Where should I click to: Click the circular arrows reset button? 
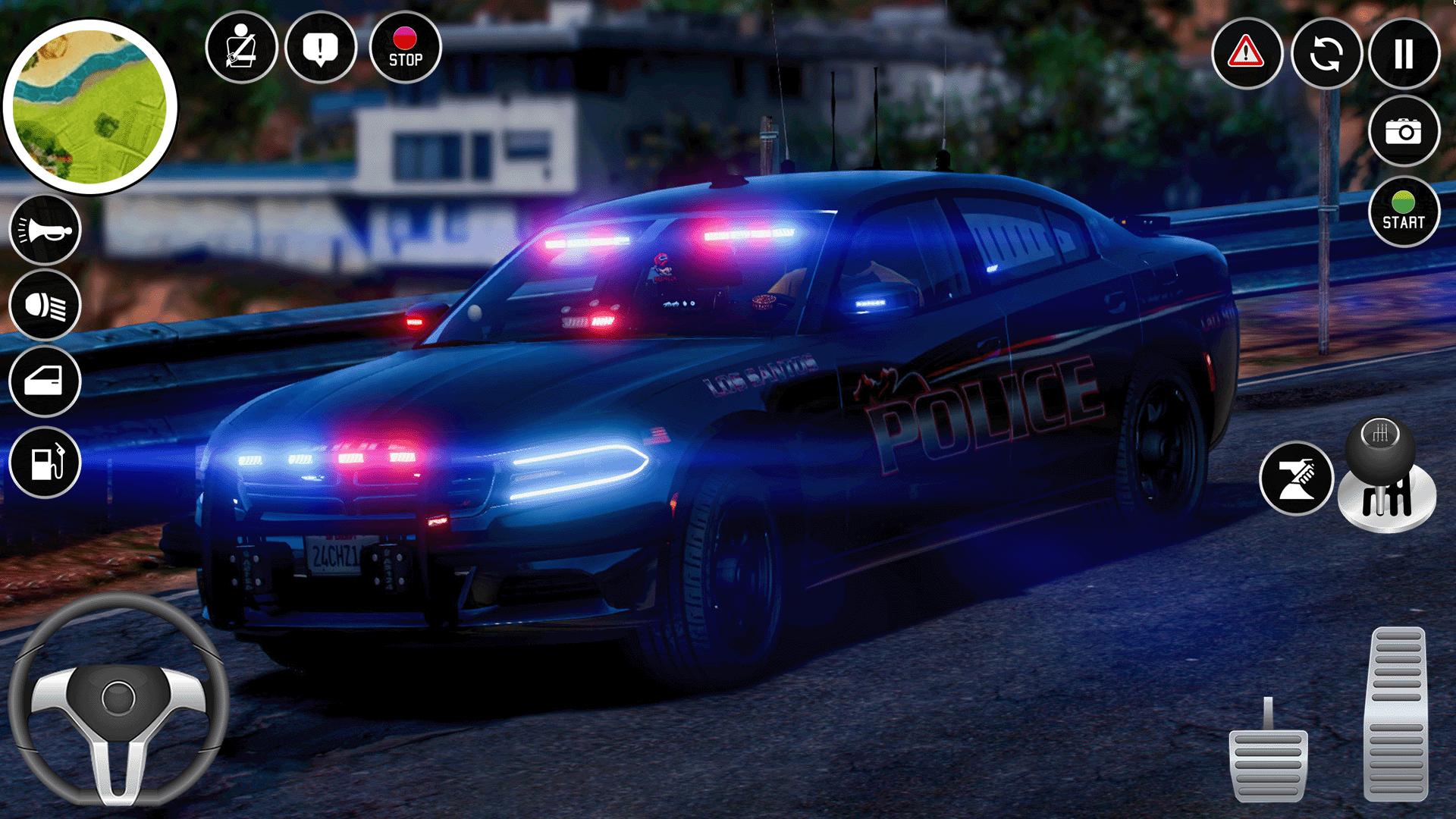(x=1326, y=54)
